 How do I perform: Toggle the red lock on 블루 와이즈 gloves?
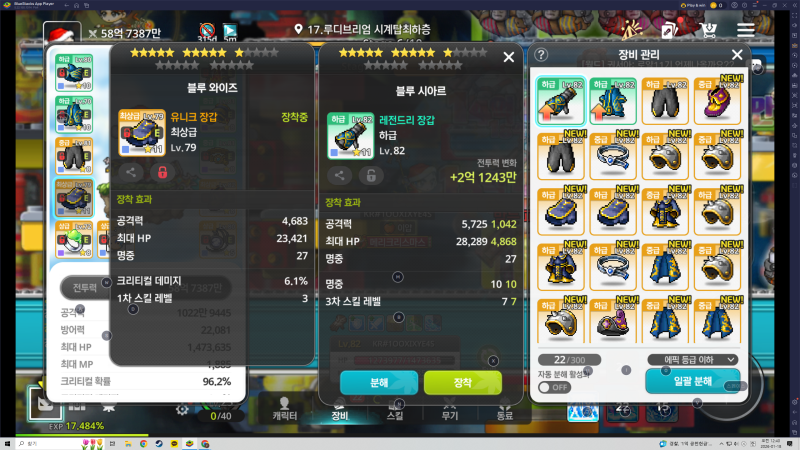pos(159,171)
